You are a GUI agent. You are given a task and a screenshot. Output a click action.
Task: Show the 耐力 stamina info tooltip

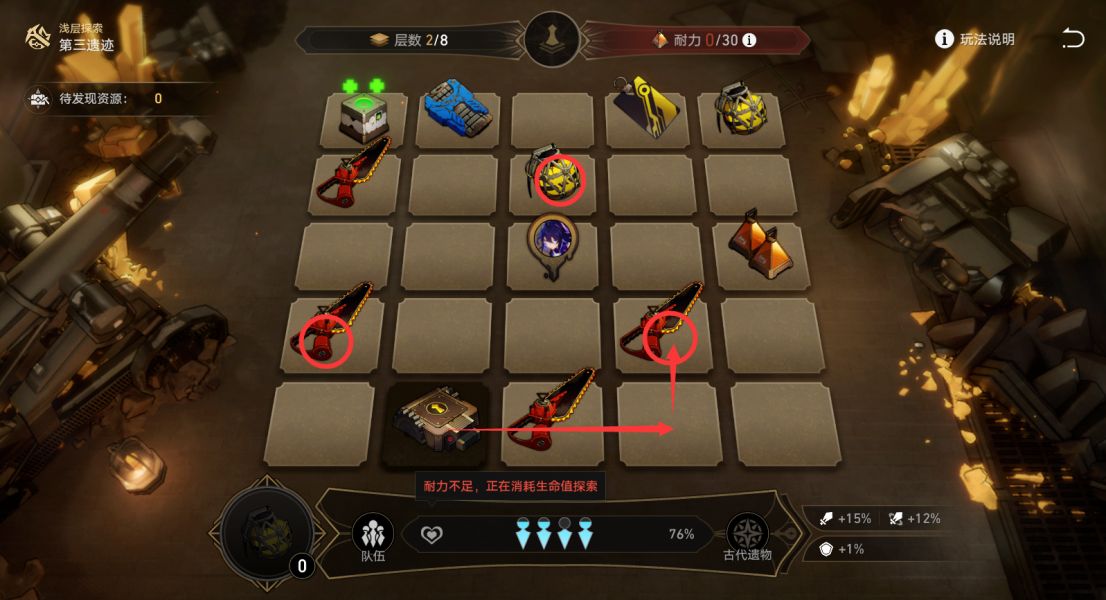pos(749,41)
